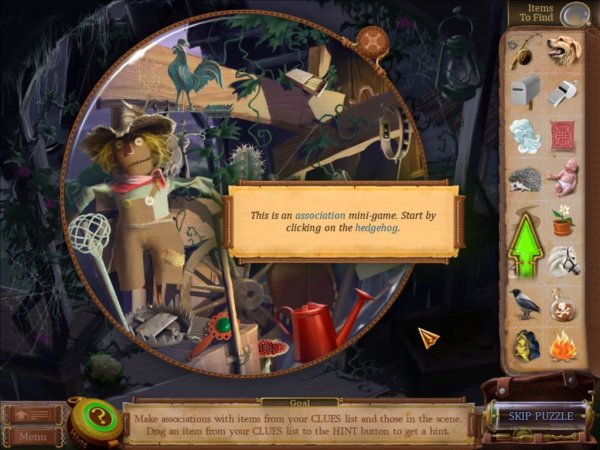Choose the skull poison bottle clue
This screenshot has width=600, height=450.
pyautogui.click(x=563, y=303)
